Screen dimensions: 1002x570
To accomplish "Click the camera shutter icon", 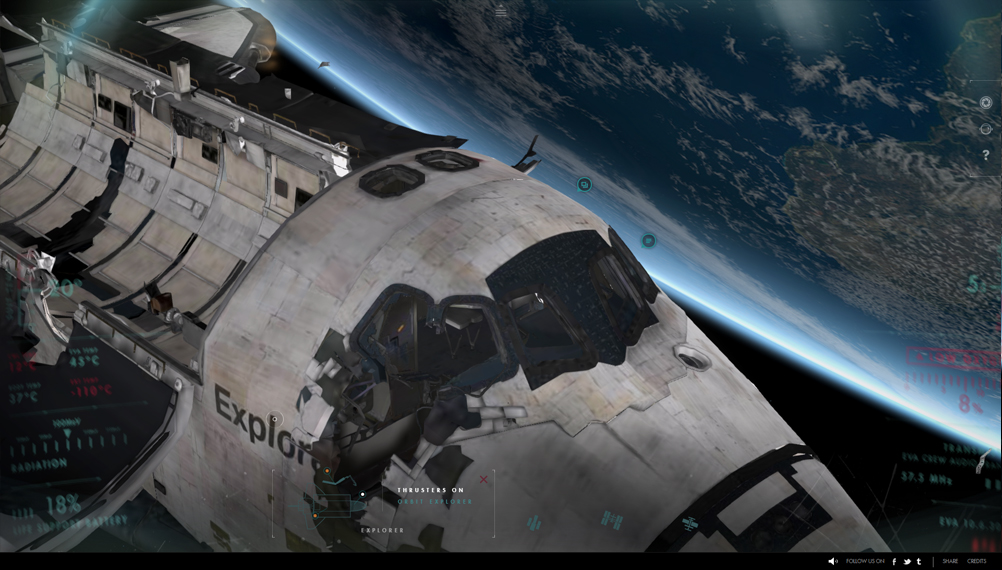I will [986, 102].
